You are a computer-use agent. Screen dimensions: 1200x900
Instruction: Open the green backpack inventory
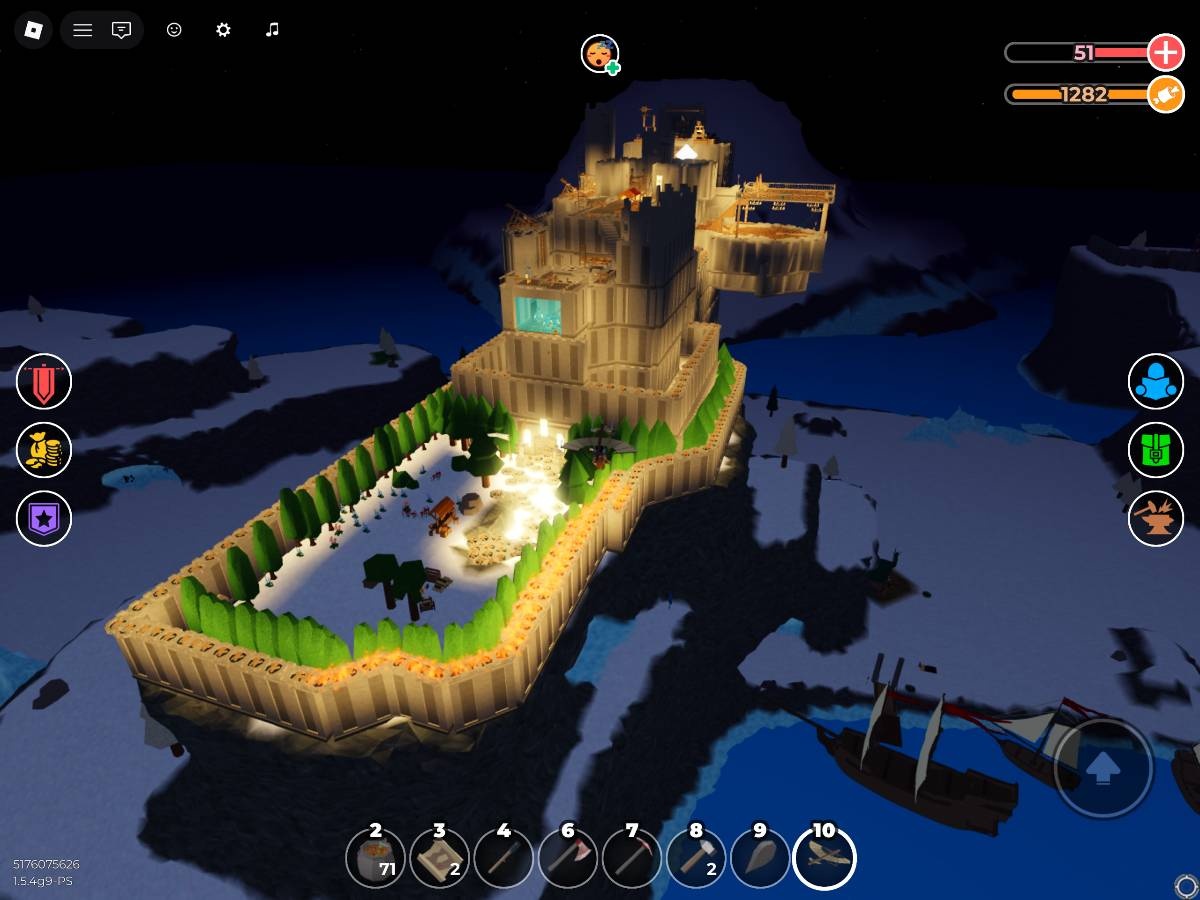1156,451
